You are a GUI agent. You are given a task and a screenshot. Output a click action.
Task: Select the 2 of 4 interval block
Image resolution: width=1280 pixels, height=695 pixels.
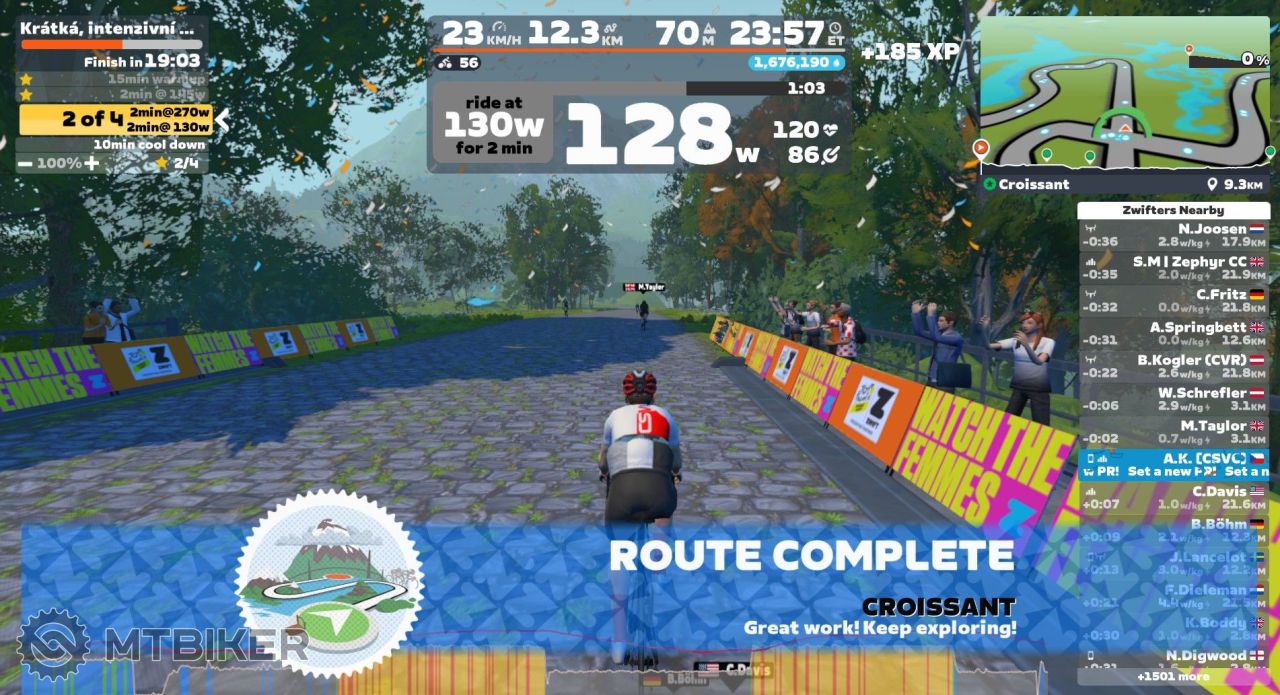[115, 120]
